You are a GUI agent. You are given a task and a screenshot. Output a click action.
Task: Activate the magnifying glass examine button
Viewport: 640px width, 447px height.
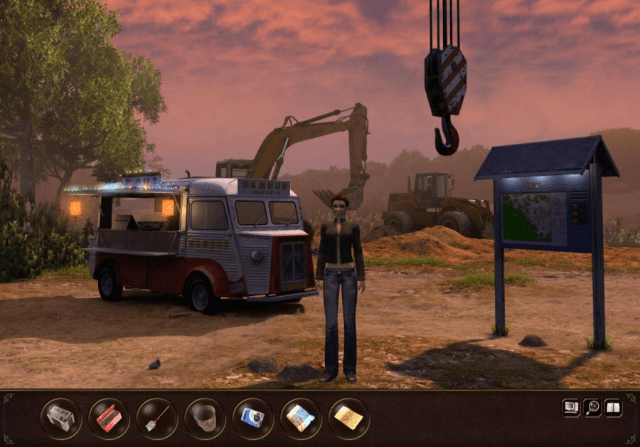592,407
